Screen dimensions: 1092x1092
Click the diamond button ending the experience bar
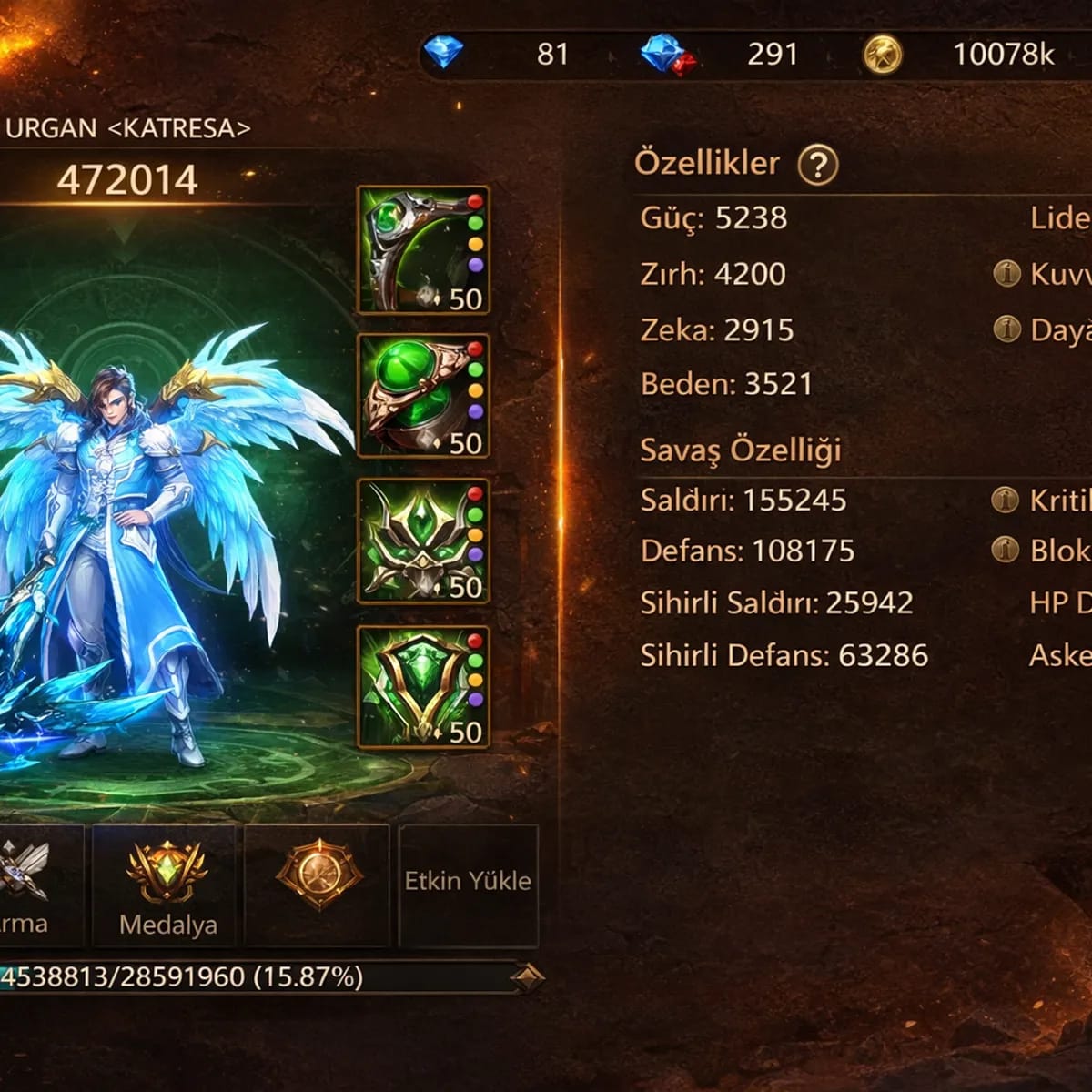[x=526, y=978]
